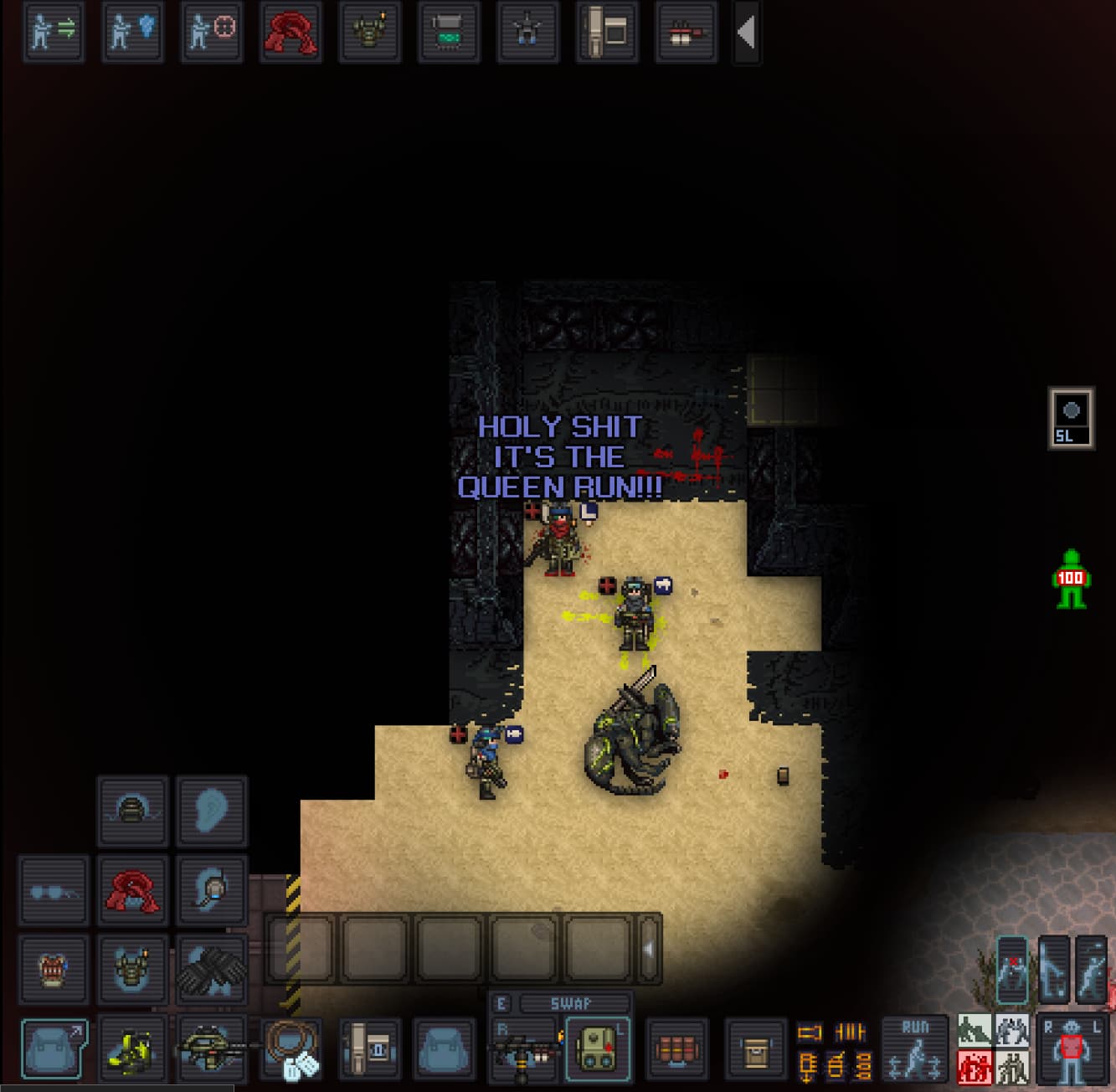Collapse the top action bar arrow

746,33
